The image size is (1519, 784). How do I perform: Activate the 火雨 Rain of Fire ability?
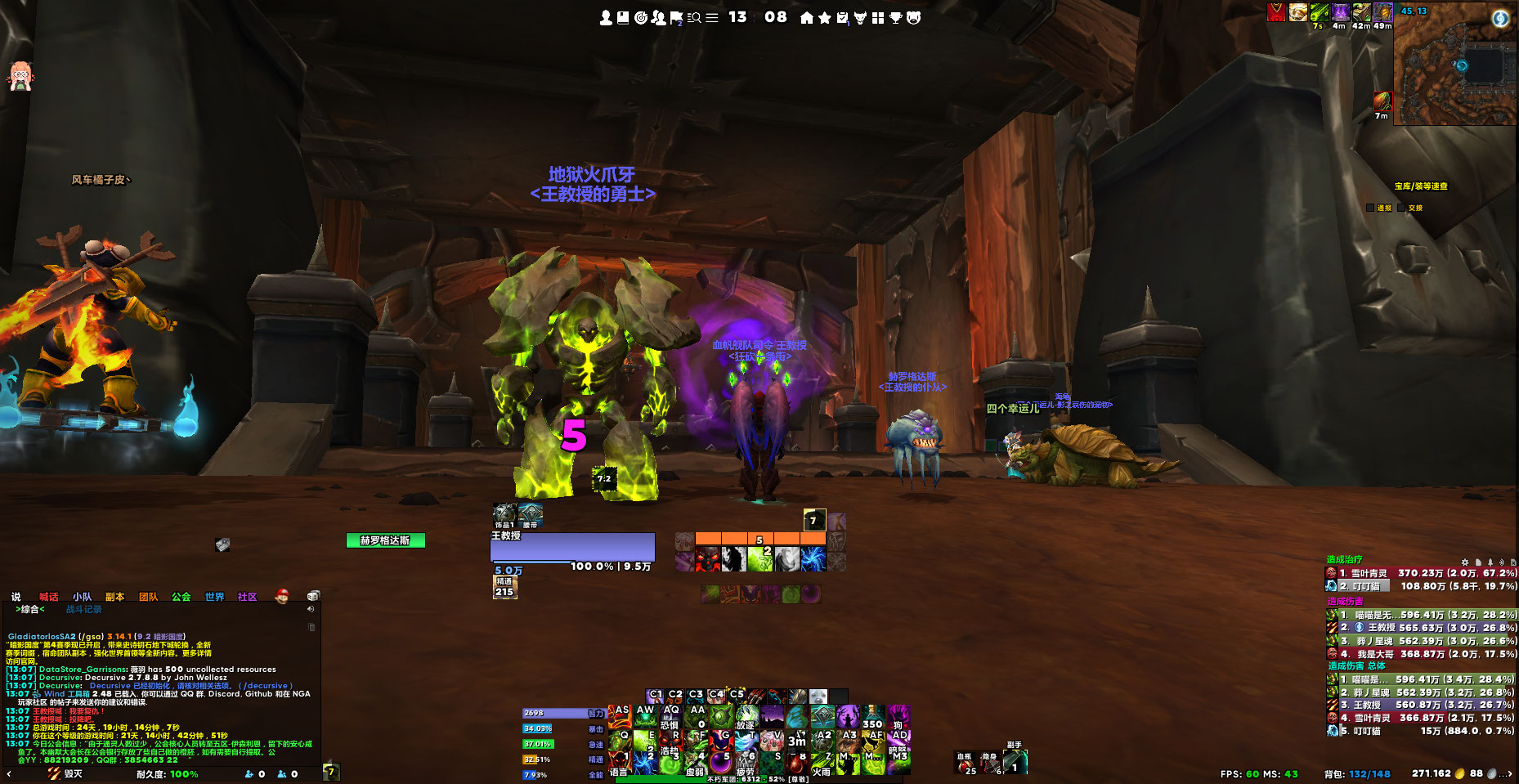pos(822,762)
